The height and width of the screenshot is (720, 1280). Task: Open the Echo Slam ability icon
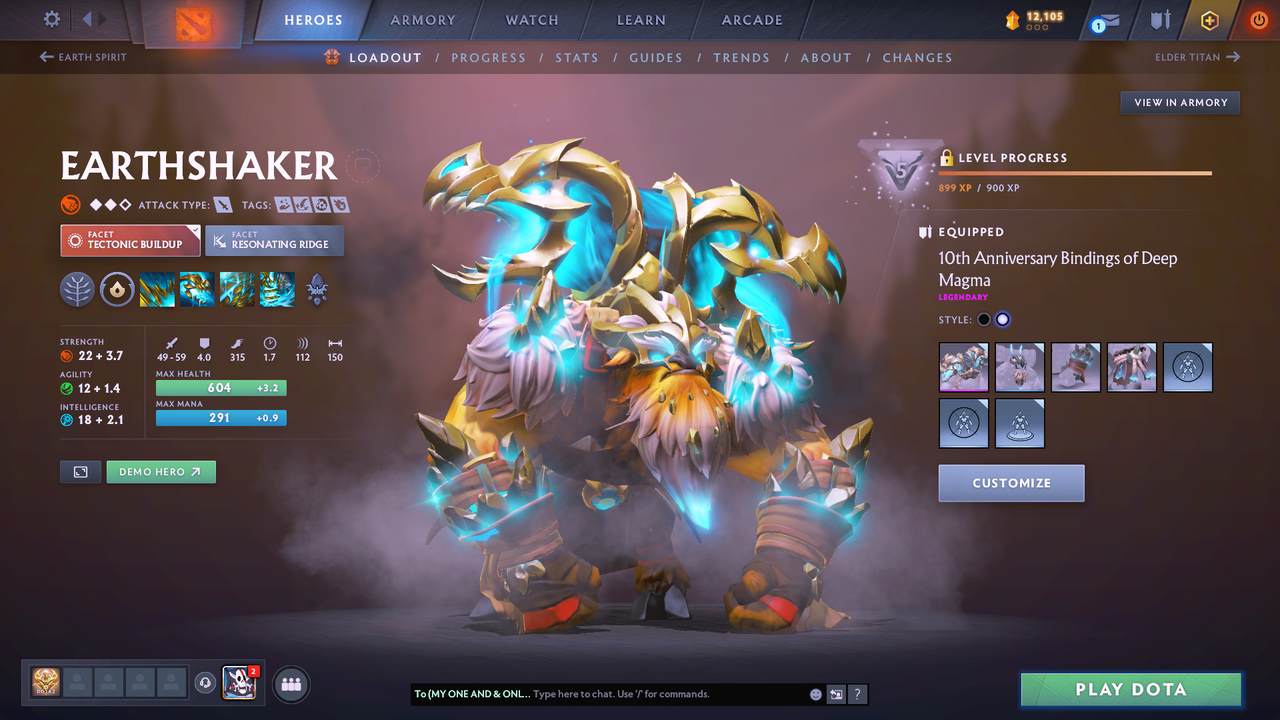[x=277, y=290]
